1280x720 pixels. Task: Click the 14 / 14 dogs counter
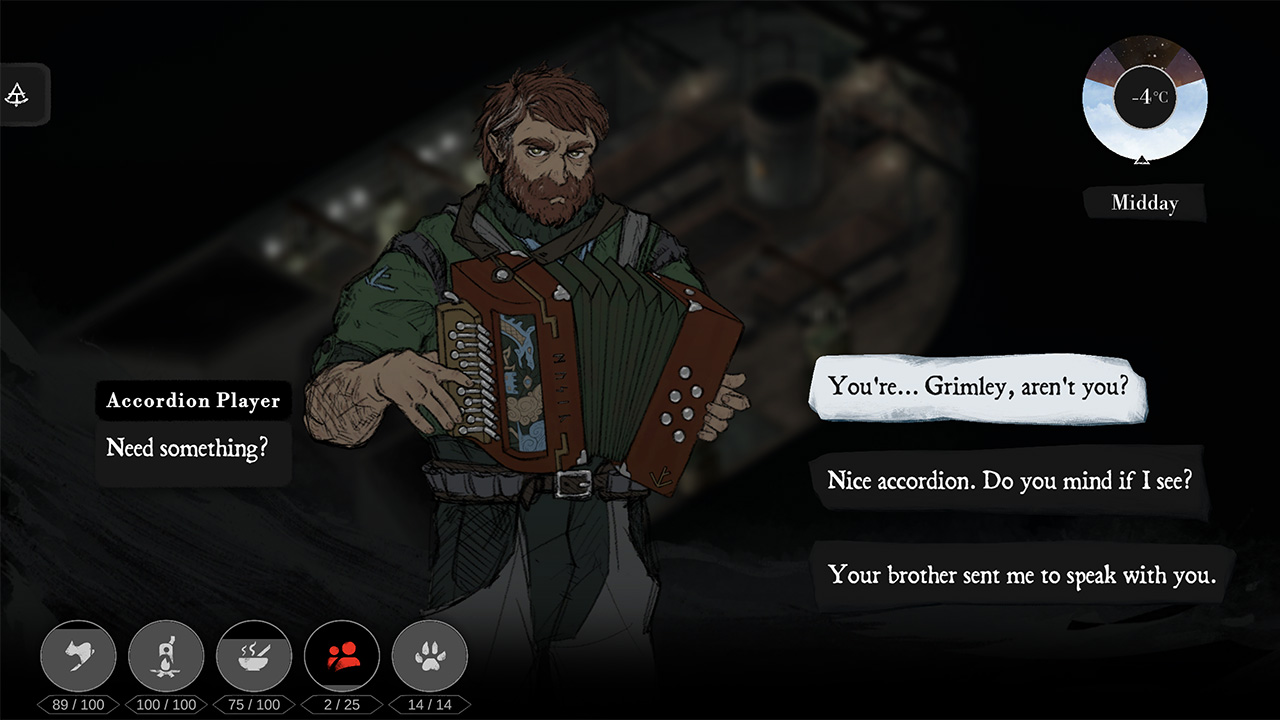pos(429,704)
